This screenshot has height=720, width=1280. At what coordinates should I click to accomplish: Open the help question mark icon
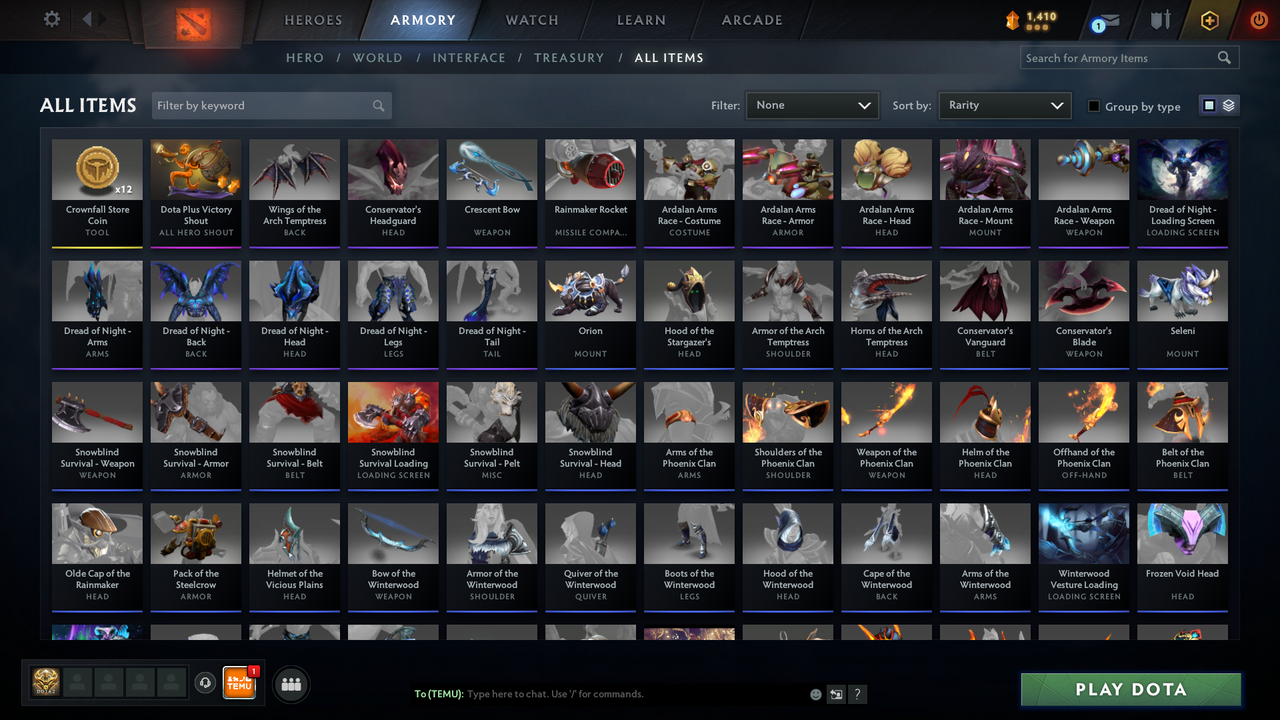click(857, 693)
